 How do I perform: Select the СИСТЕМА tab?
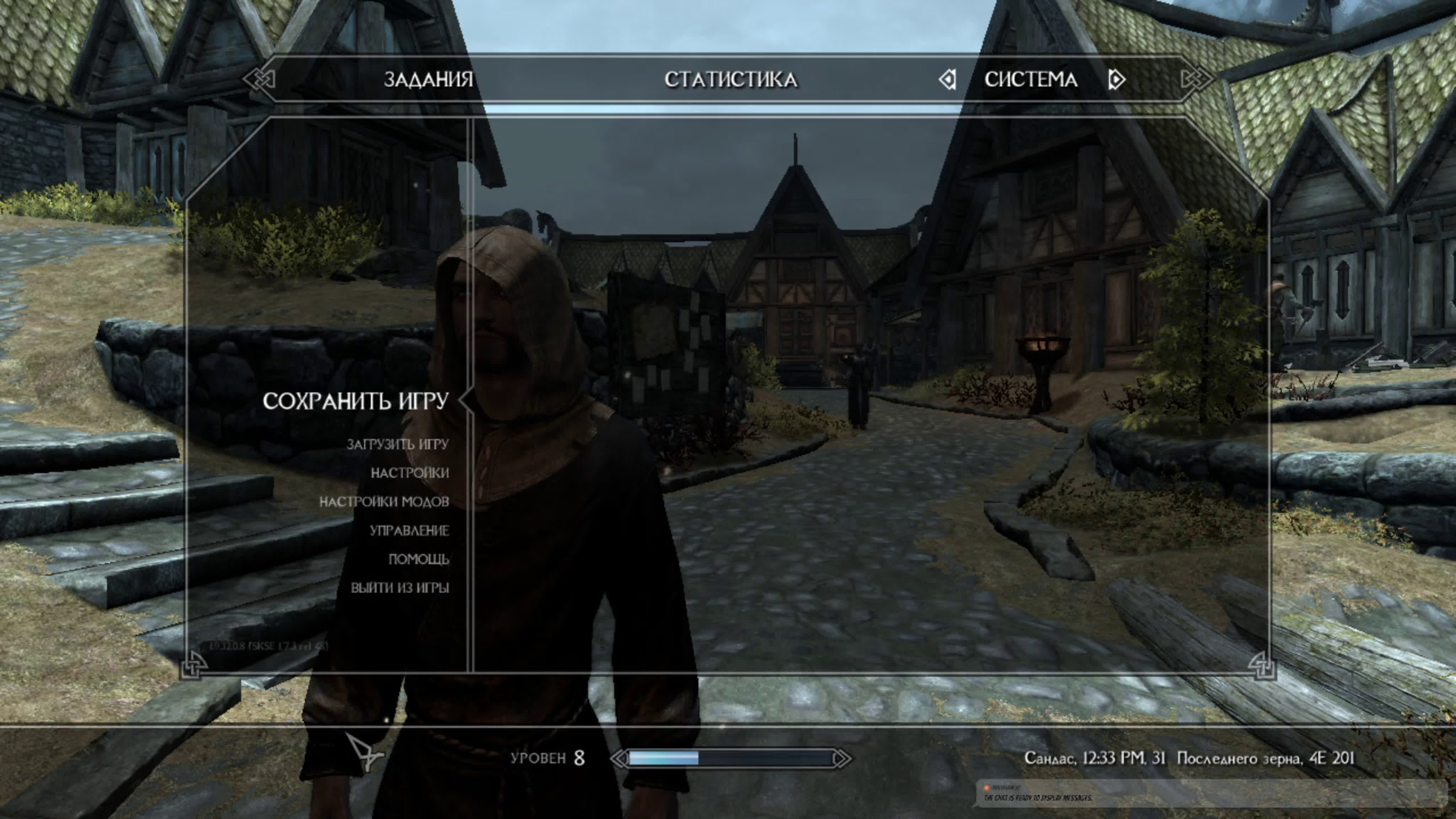(1031, 80)
